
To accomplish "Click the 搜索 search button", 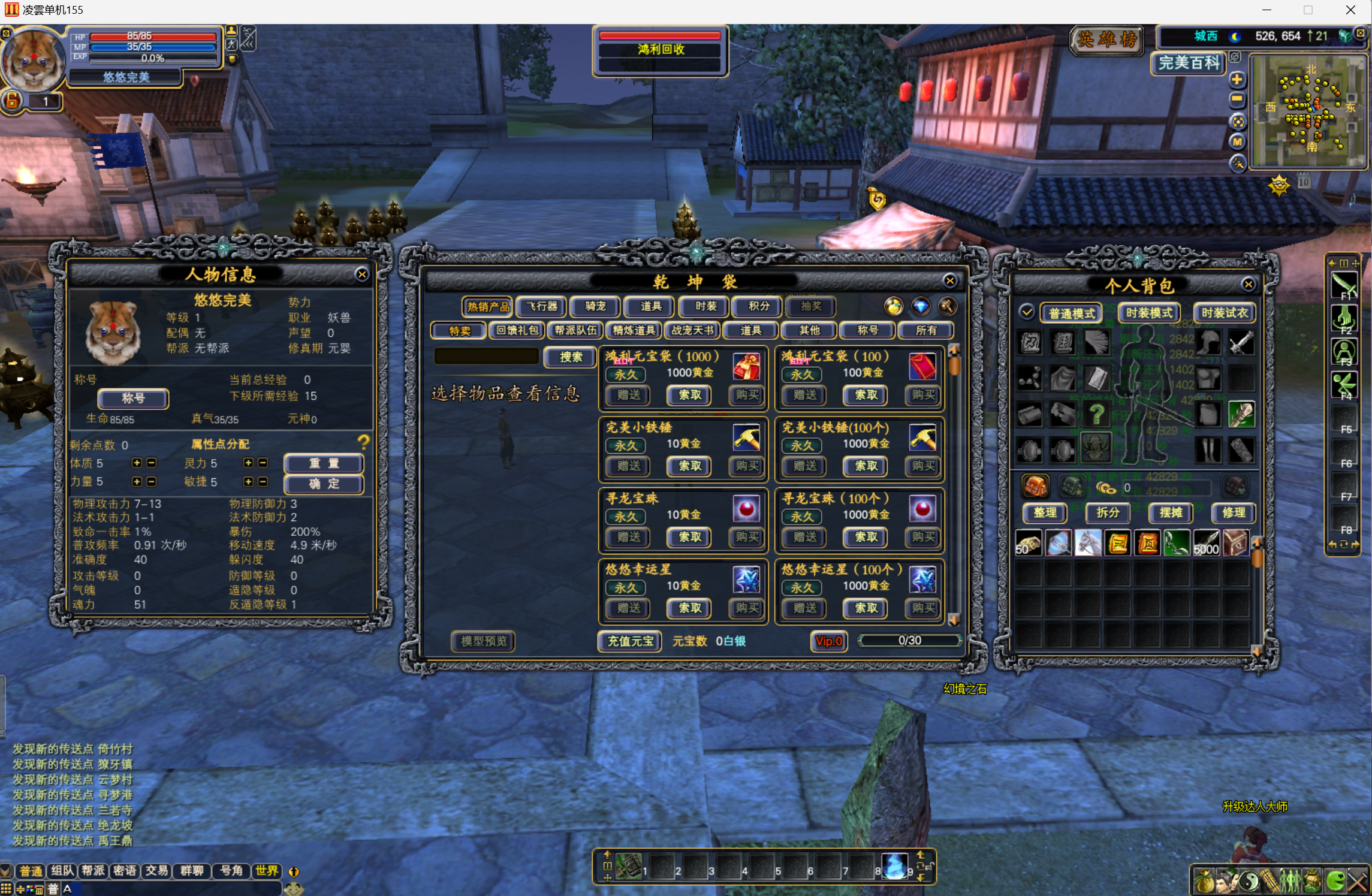I will tap(570, 357).
